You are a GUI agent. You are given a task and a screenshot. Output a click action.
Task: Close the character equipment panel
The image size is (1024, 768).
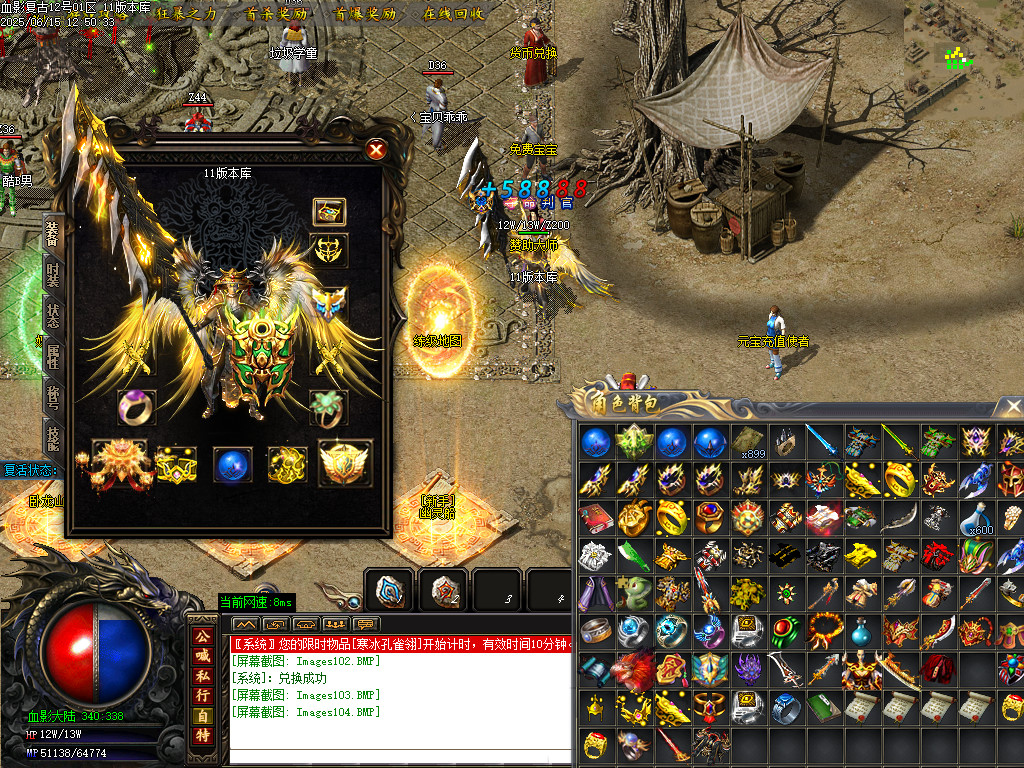[x=376, y=150]
